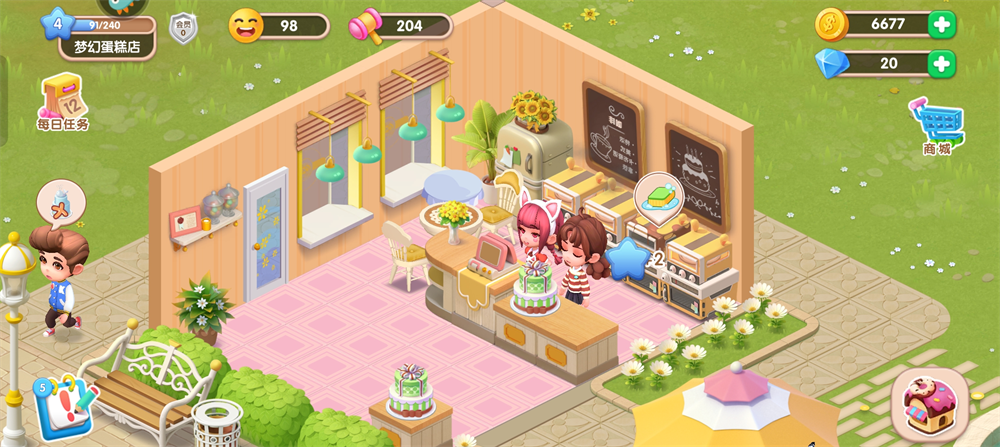Add more diamonds with plus button
The image size is (1000, 447).
point(941,64)
